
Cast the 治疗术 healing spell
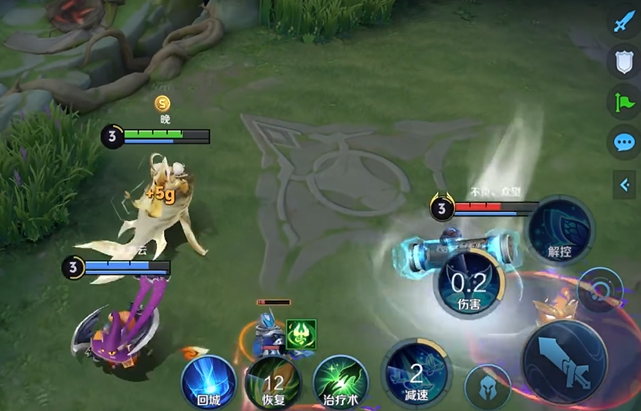pos(340,383)
